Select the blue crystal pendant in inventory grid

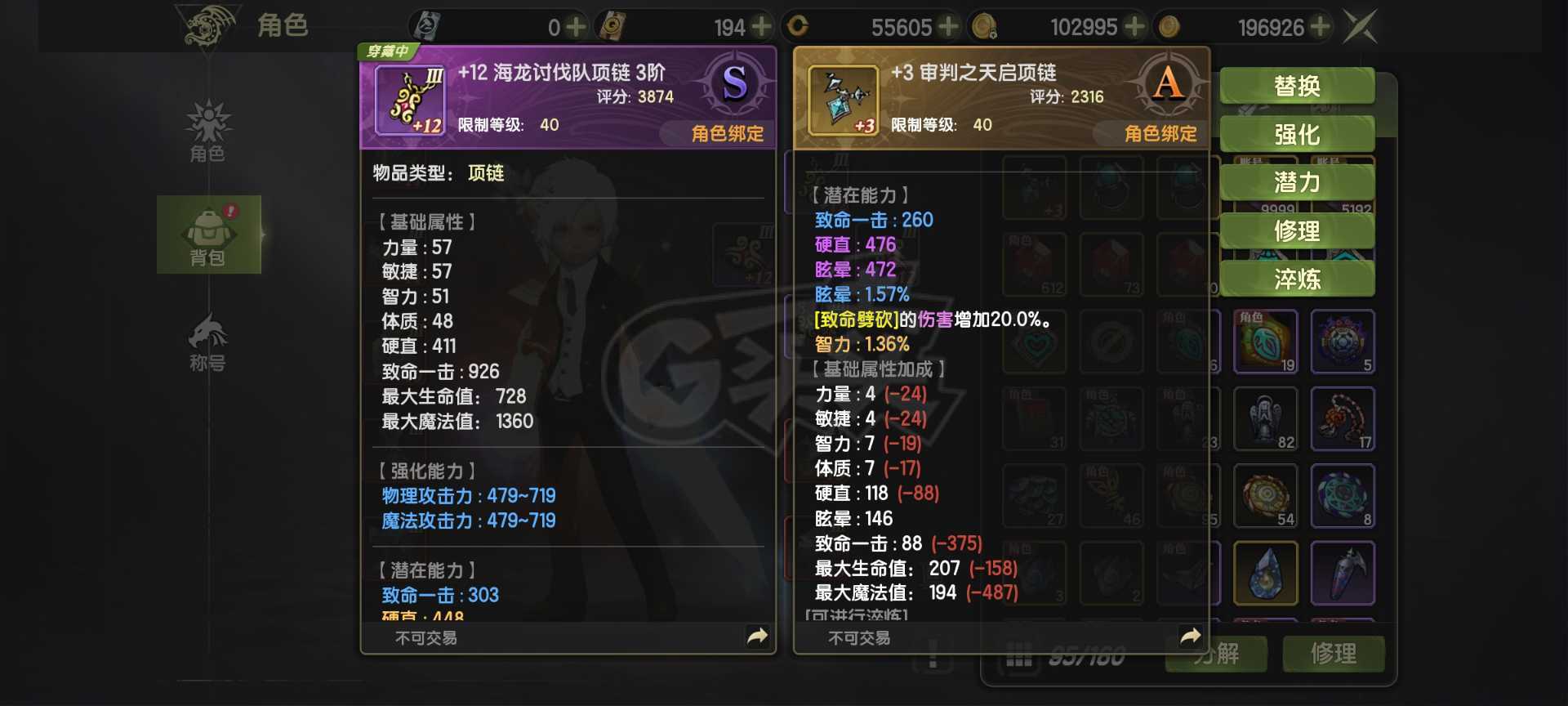[1266, 572]
